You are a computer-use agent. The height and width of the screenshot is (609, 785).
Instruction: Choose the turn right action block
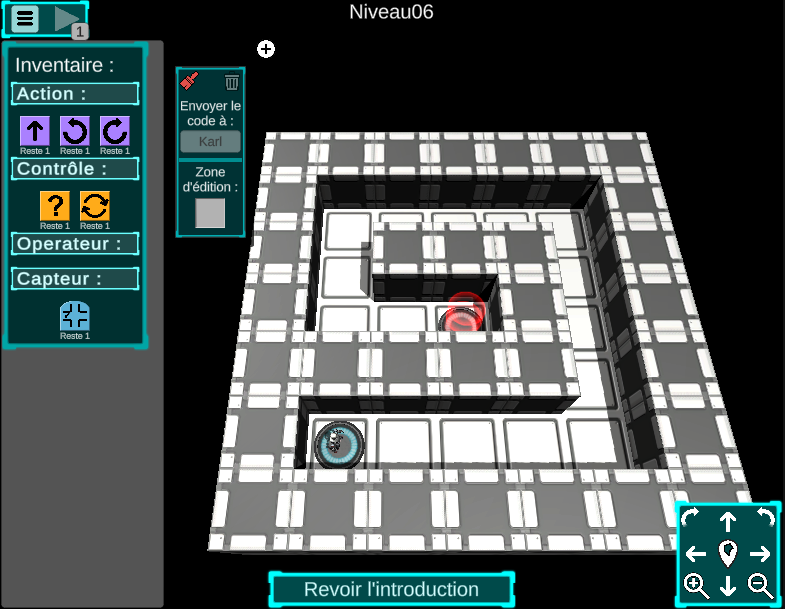pos(115,131)
